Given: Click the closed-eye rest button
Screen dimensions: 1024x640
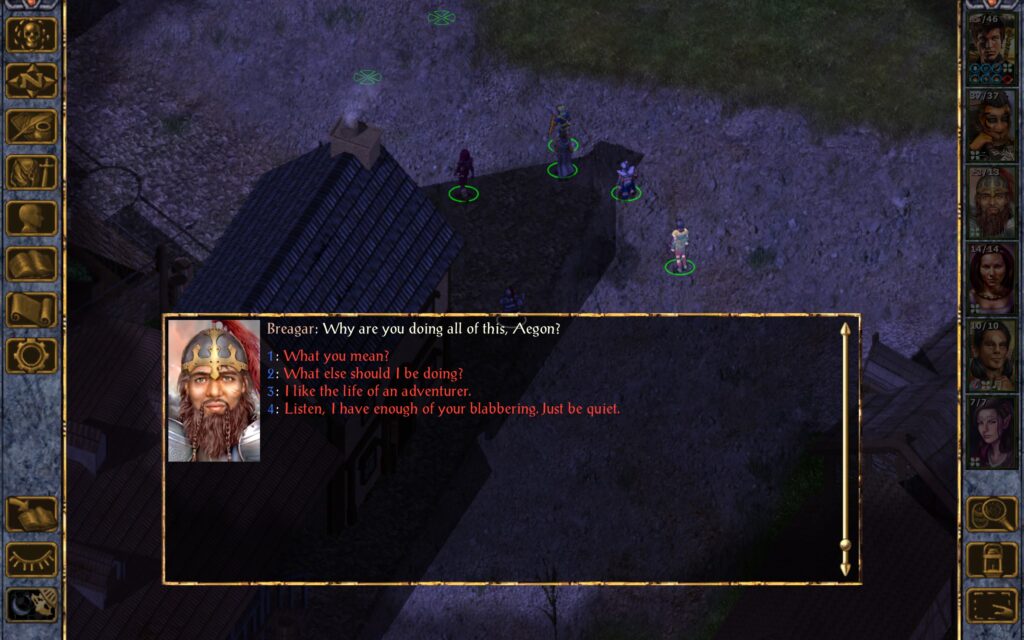Looking at the screenshot, I should 32,560.
